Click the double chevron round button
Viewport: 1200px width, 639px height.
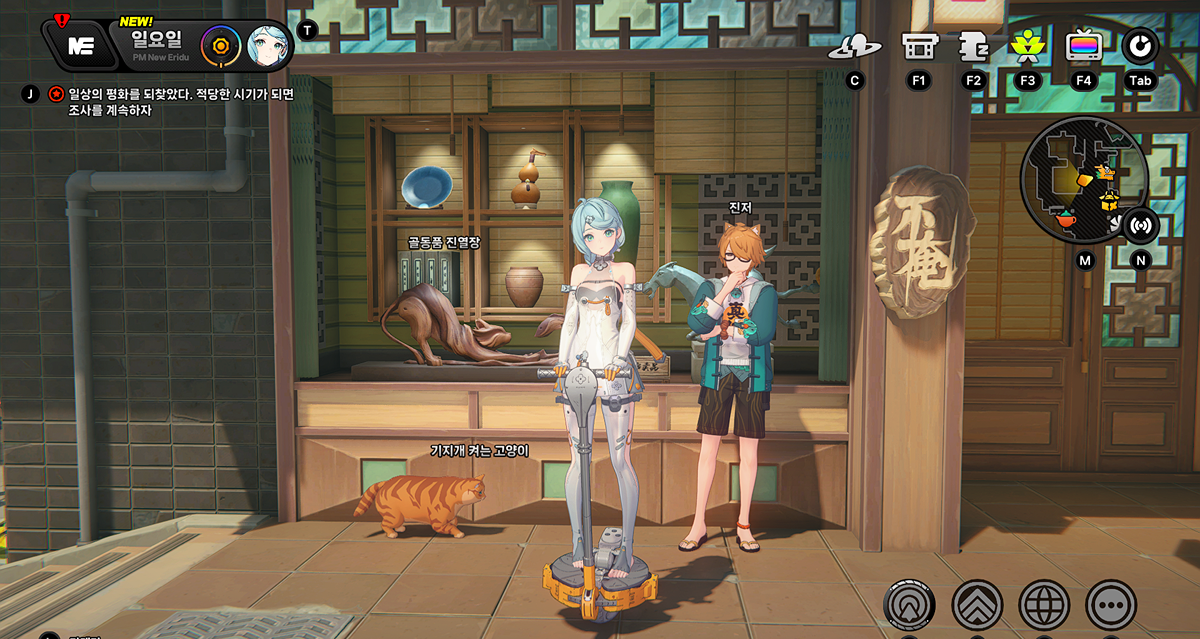click(x=977, y=604)
